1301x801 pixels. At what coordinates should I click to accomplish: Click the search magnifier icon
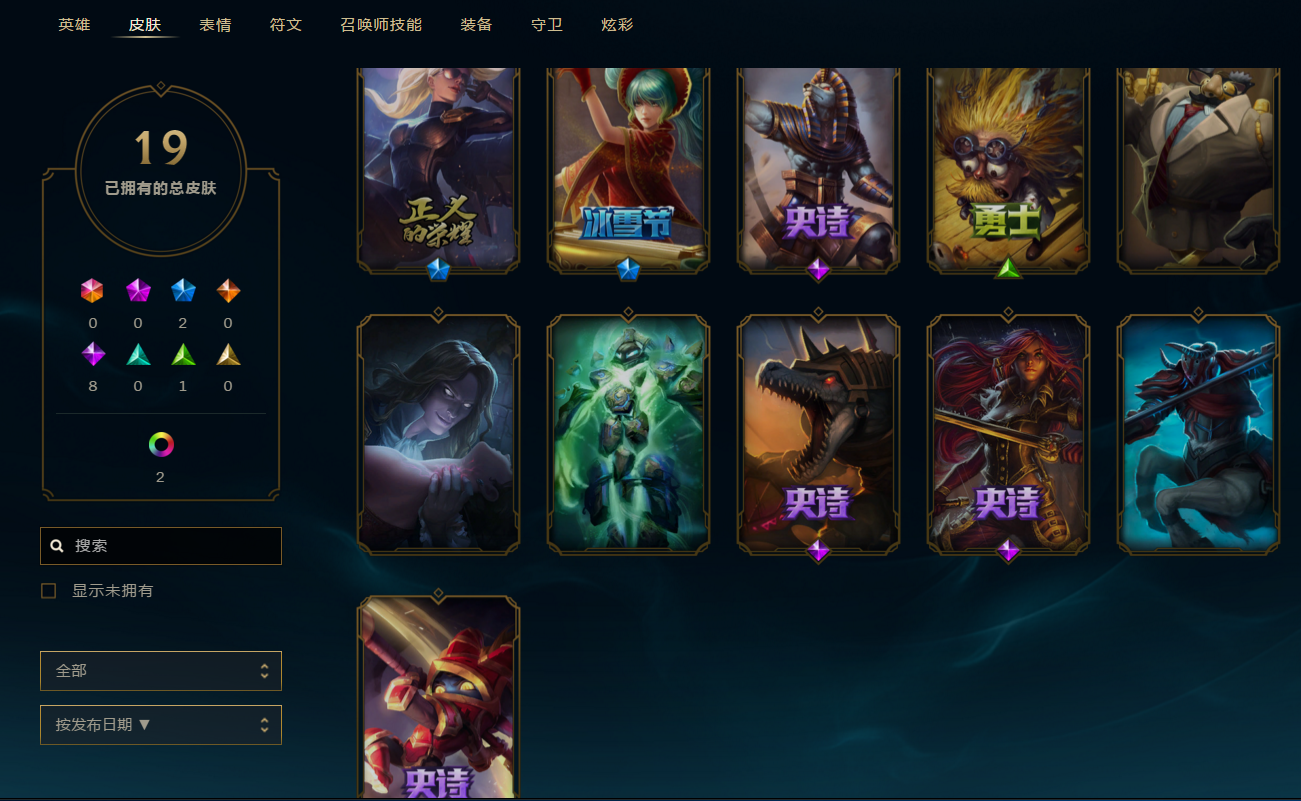[55, 545]
